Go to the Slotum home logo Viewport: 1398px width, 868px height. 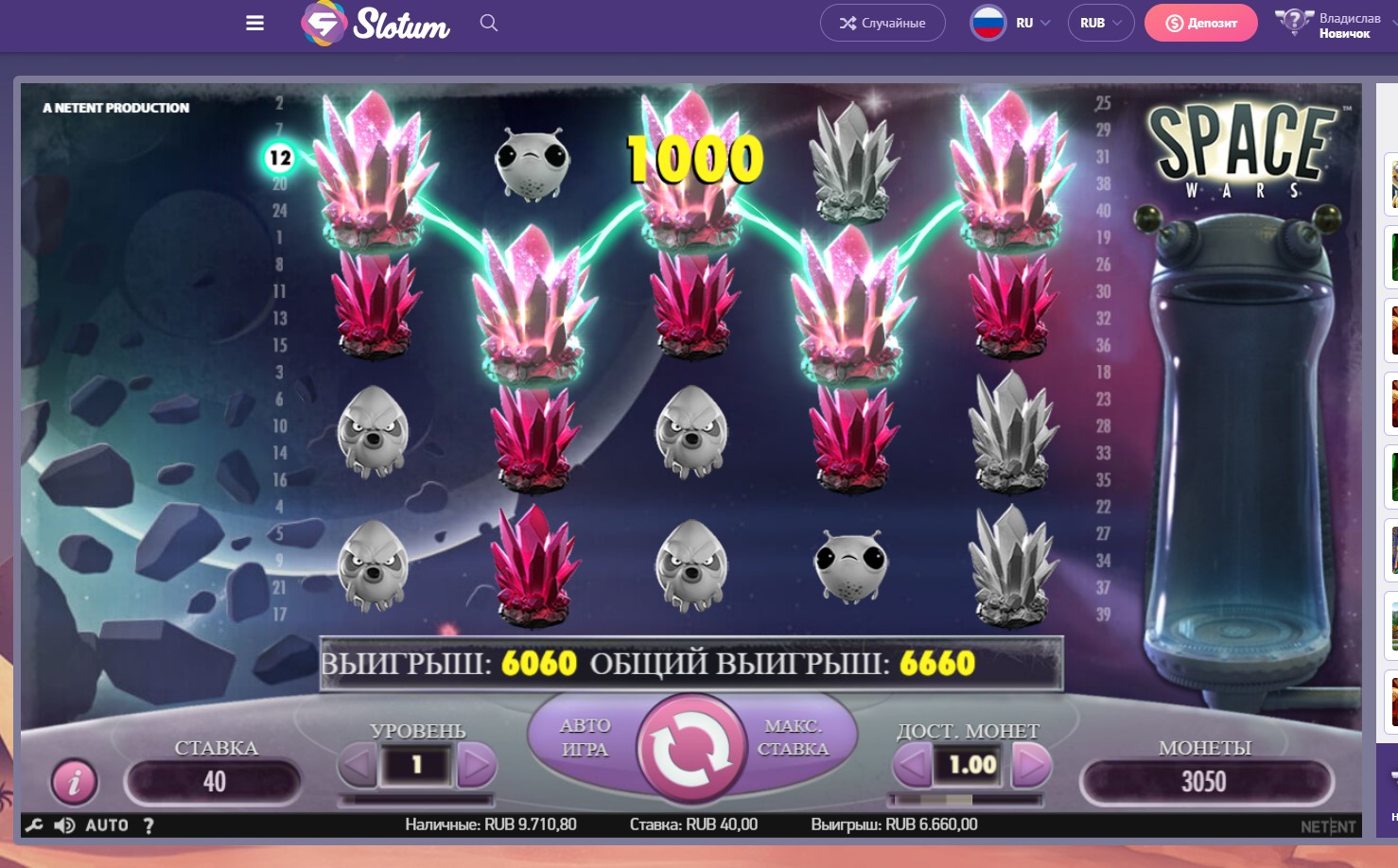coord(376,24)
